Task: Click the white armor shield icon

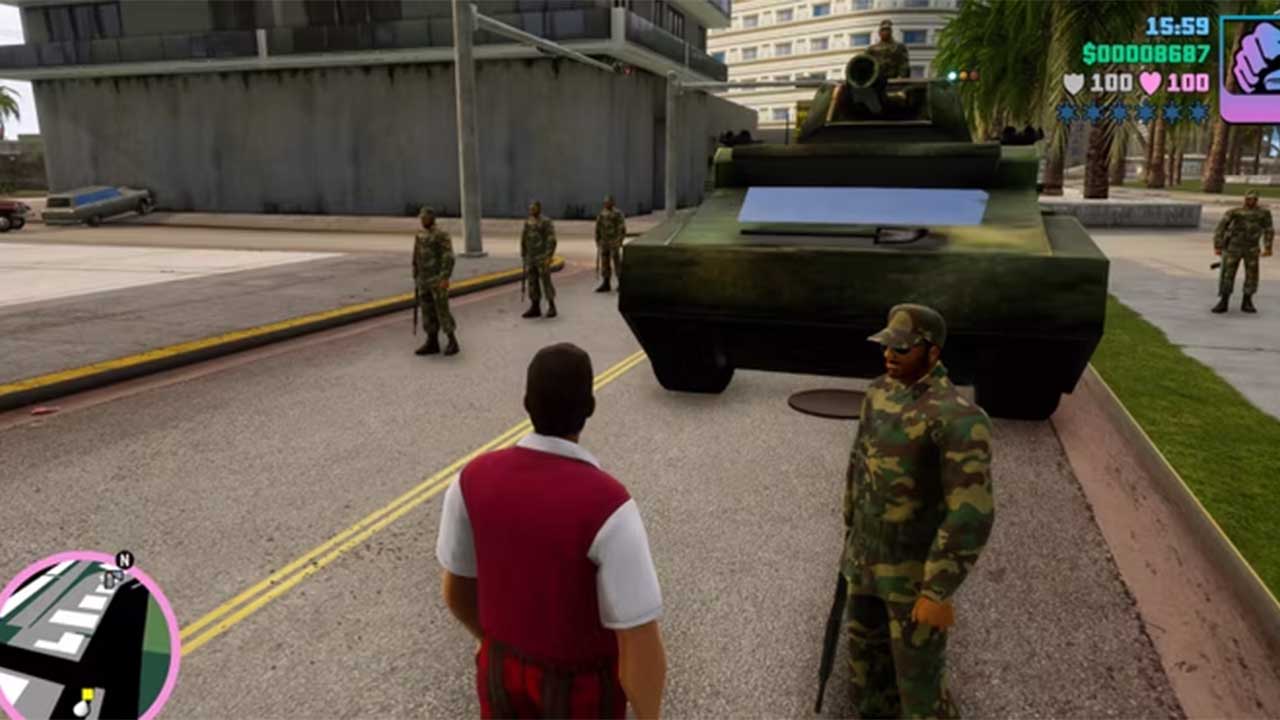Action: [x=1073, y=80]
